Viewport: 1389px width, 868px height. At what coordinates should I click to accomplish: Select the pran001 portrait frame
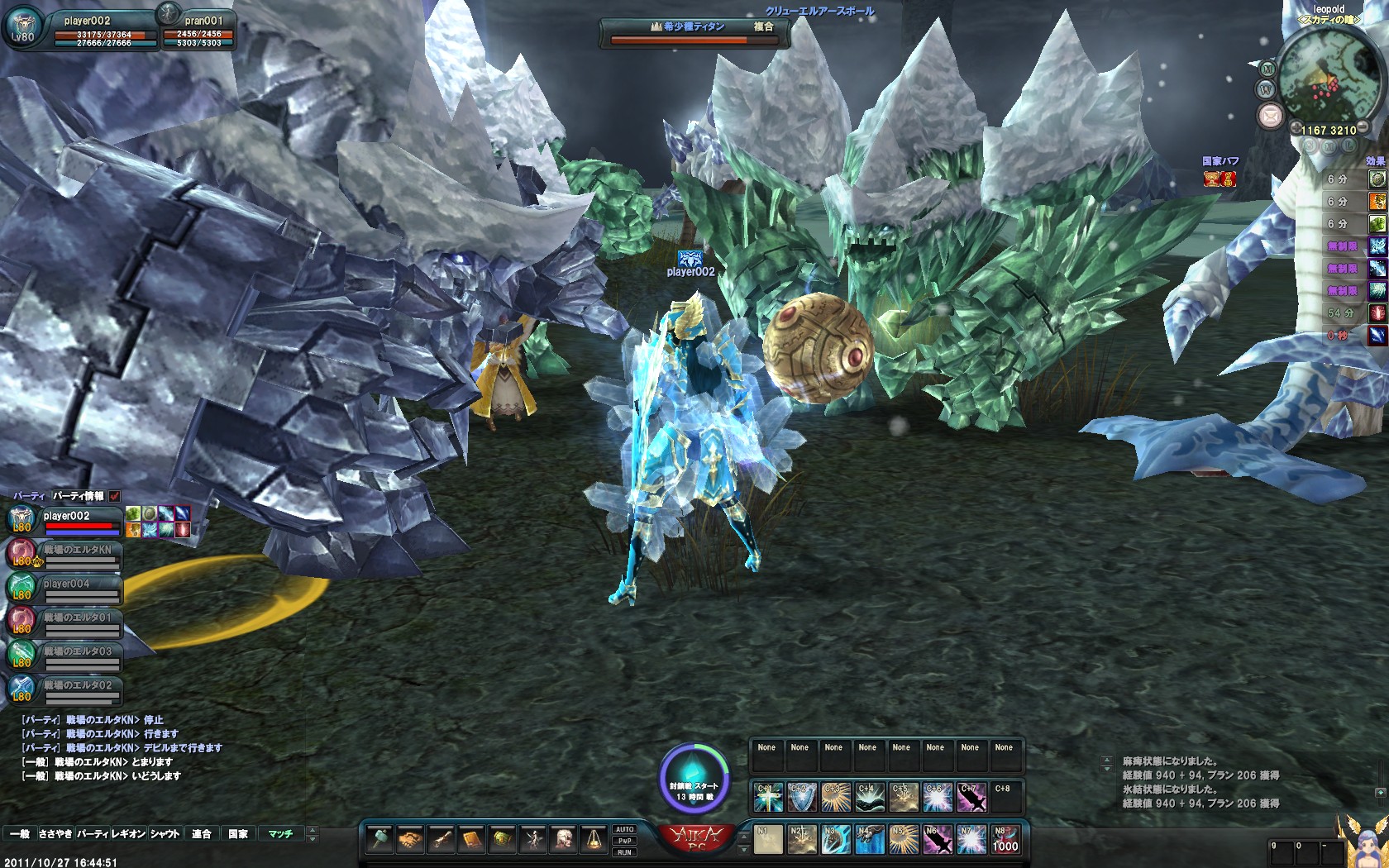pyautogui.click(x=197, y=30)
